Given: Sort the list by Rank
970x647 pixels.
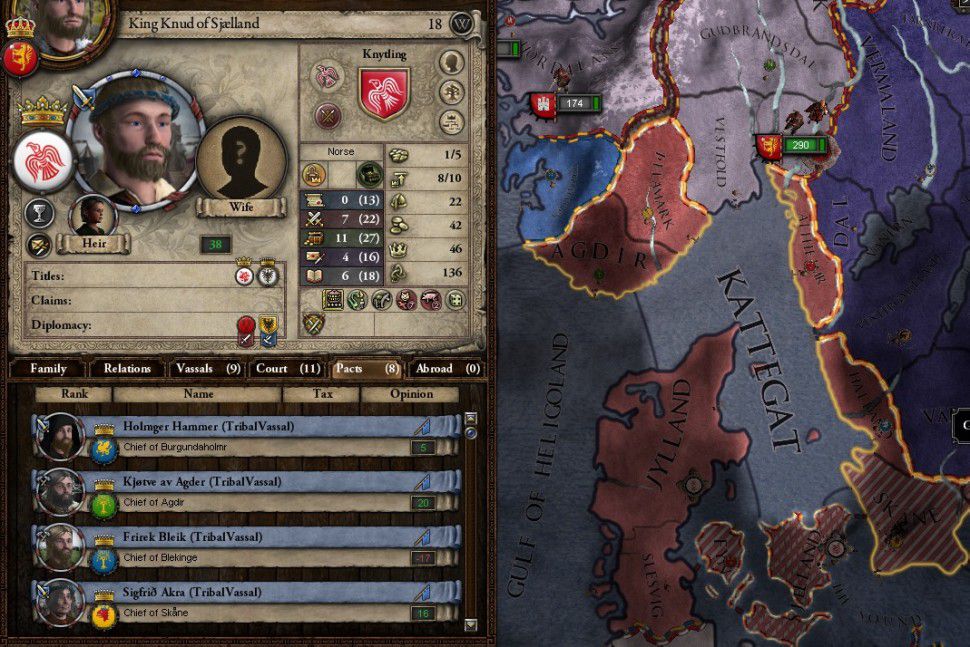Looking at the screenshot, I should click(74, 394).
